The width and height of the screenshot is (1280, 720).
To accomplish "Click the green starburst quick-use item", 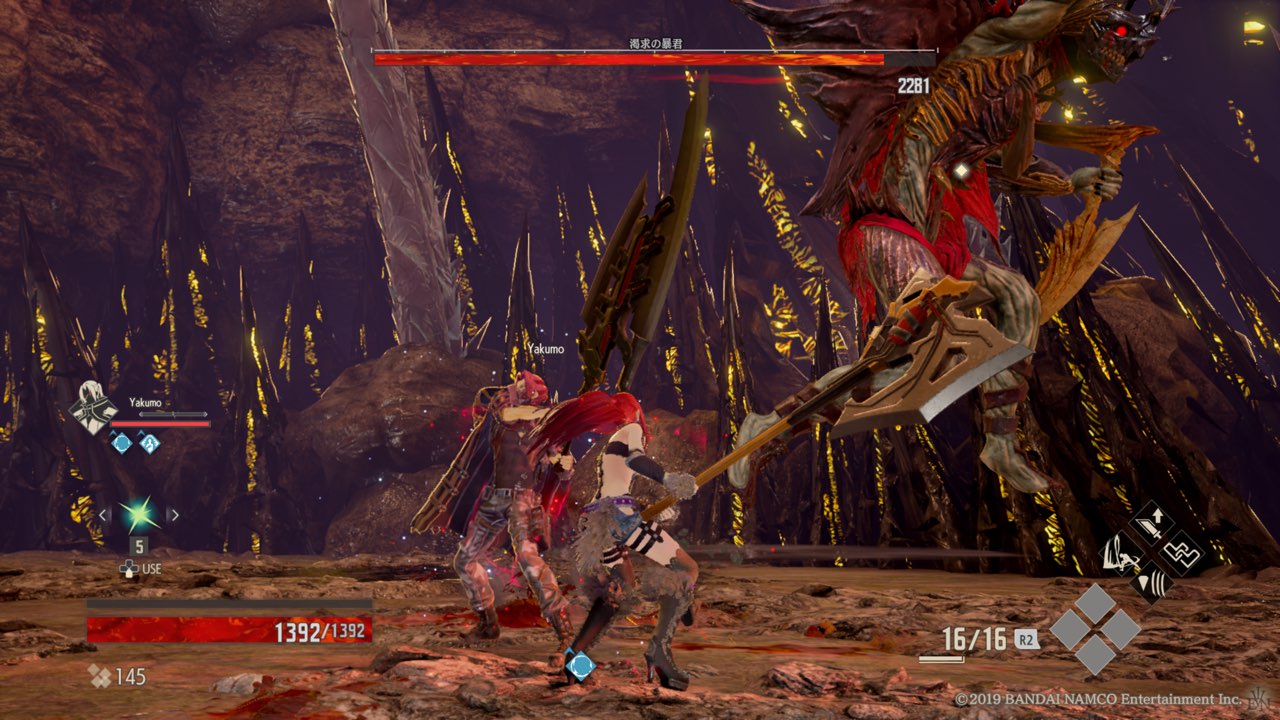I will [x=138, y=515].
